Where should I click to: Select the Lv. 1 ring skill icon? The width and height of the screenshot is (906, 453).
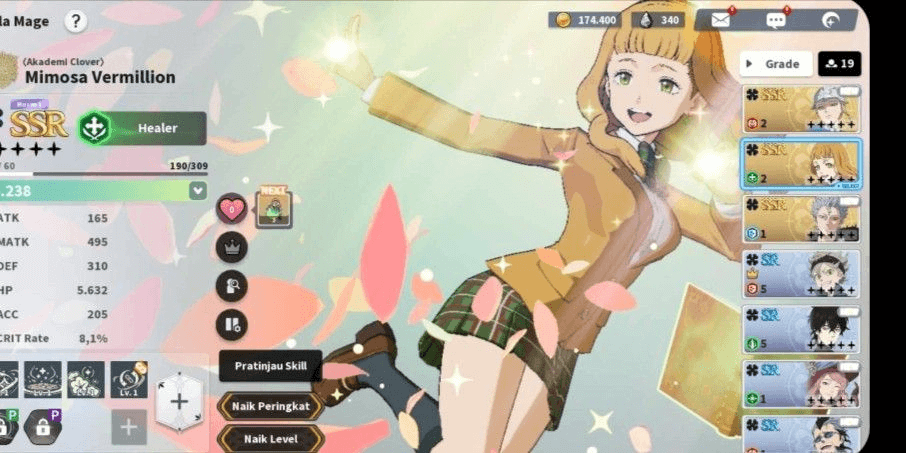click(129, 379)
